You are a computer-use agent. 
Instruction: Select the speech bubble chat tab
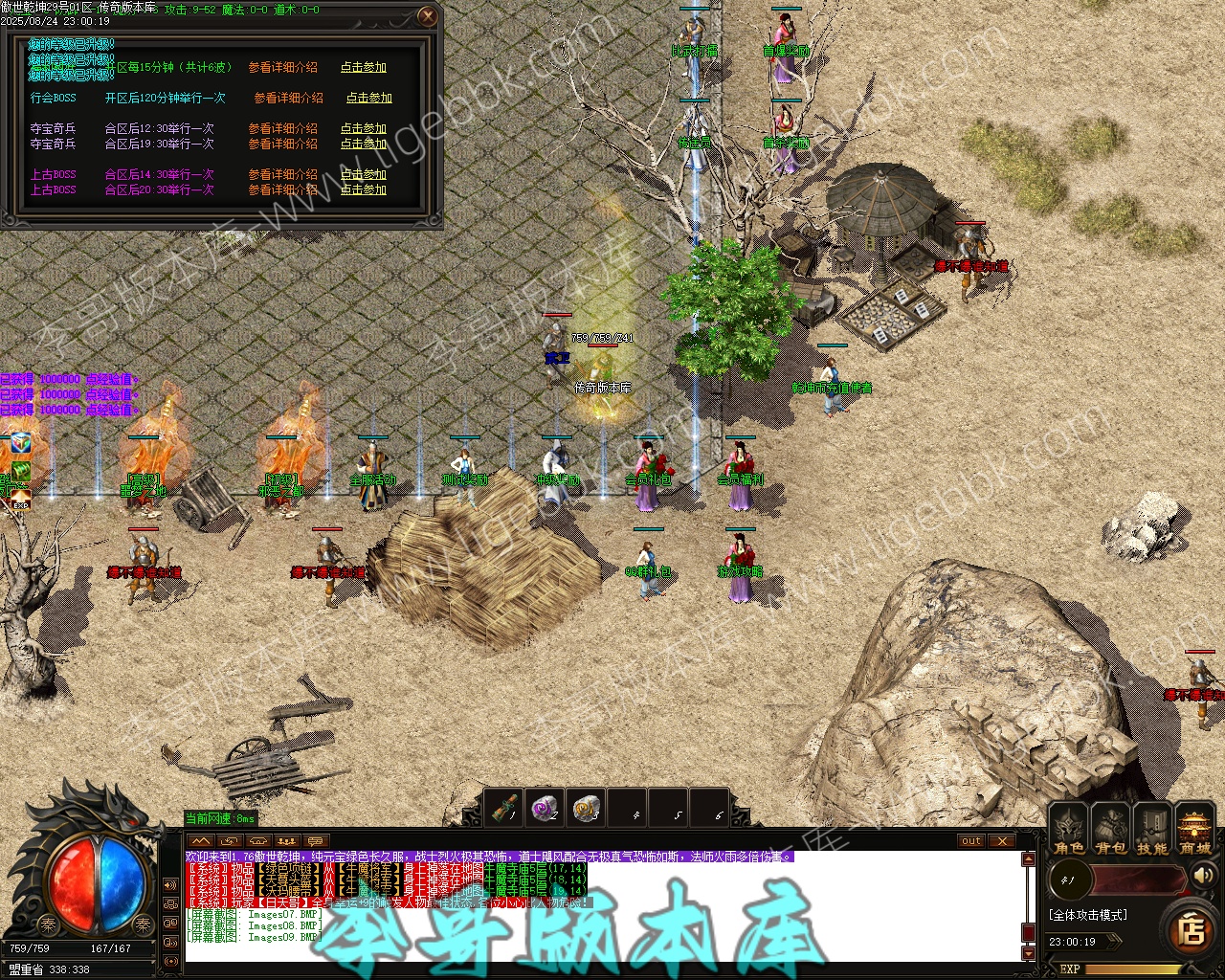tap(316, 841)
